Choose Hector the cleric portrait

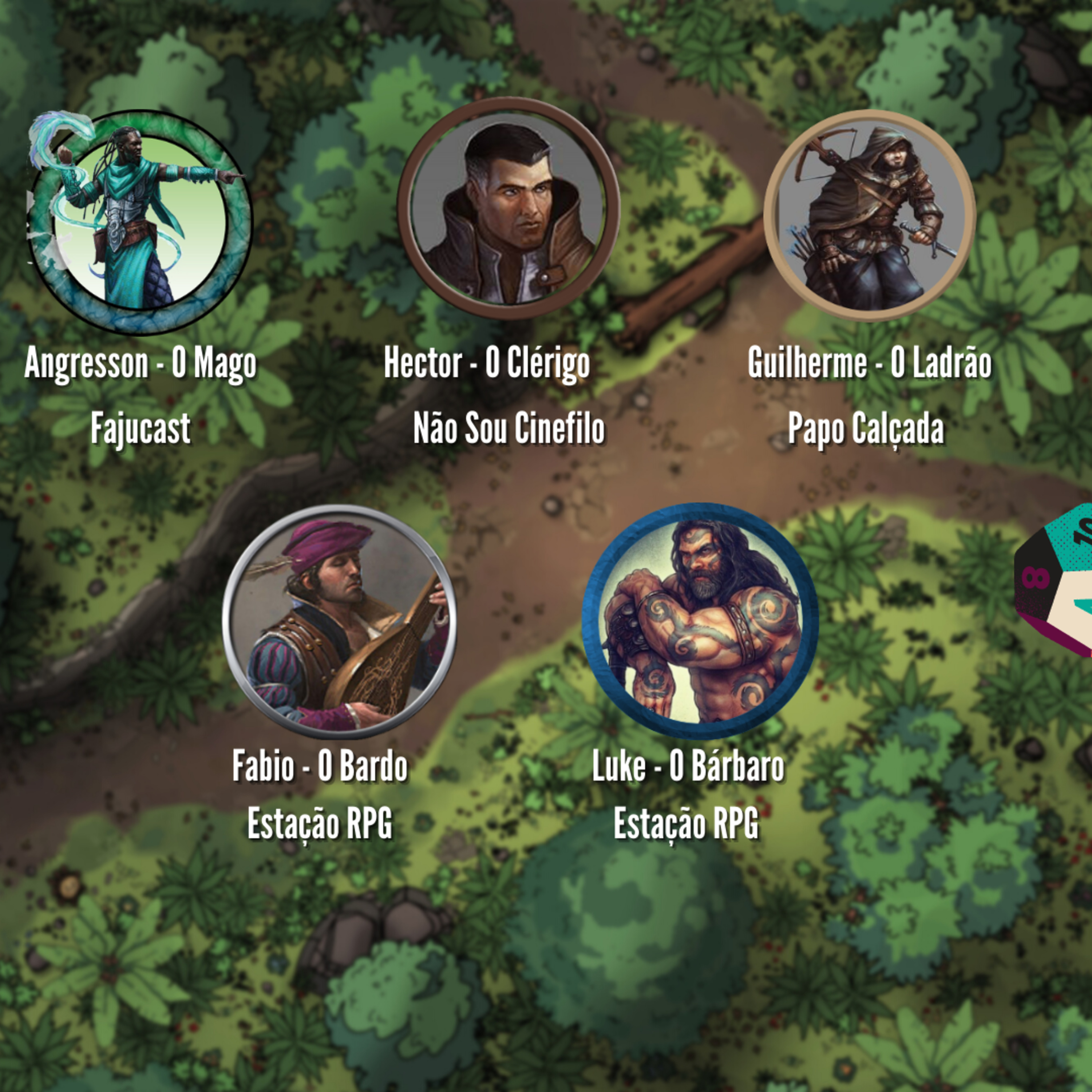click(x=507, y=209)
